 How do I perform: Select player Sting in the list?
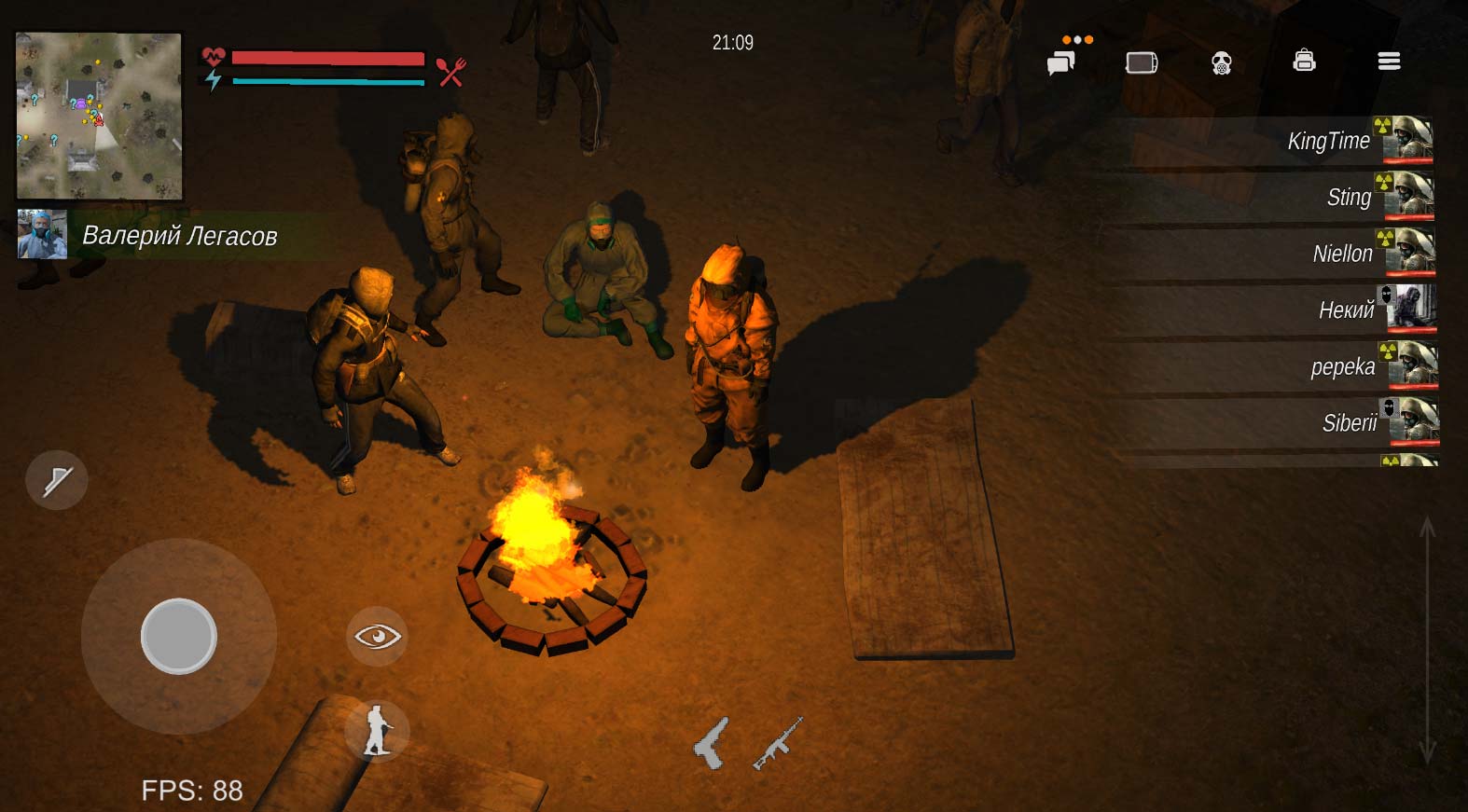tap(1349, 197)
